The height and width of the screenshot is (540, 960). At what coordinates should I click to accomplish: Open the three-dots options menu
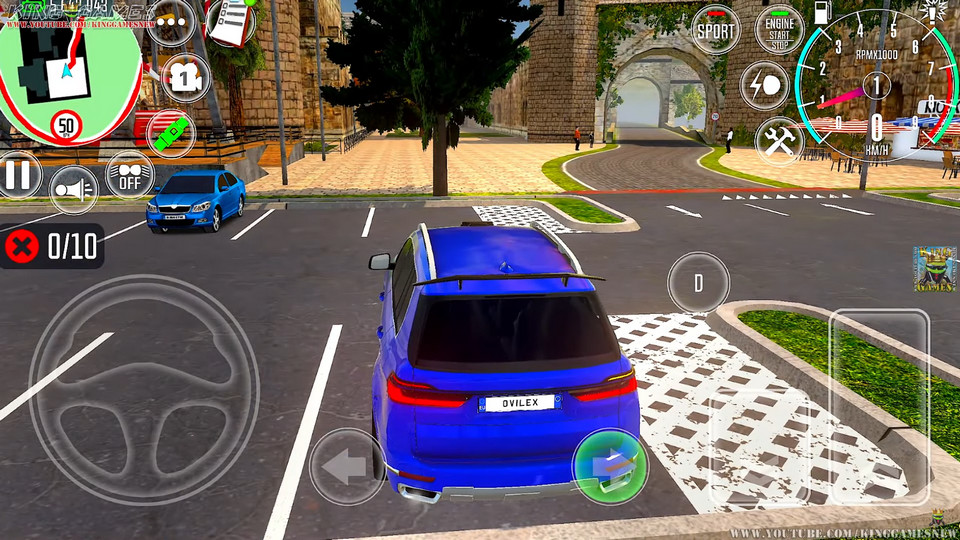[170, 22]
